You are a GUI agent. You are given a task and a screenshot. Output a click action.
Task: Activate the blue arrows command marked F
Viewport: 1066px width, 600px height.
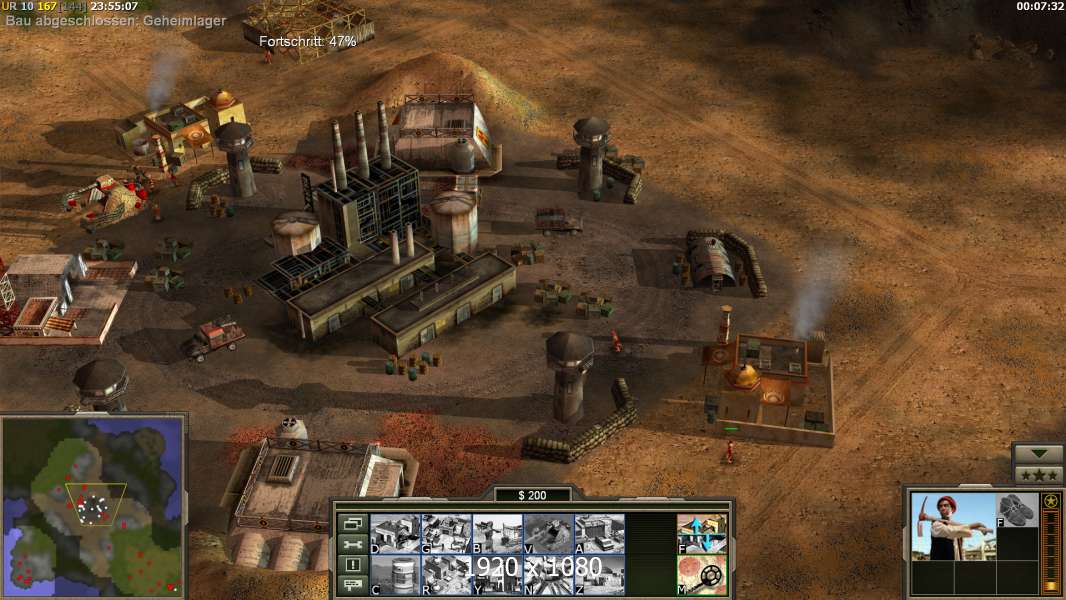[x=702, y=533]
